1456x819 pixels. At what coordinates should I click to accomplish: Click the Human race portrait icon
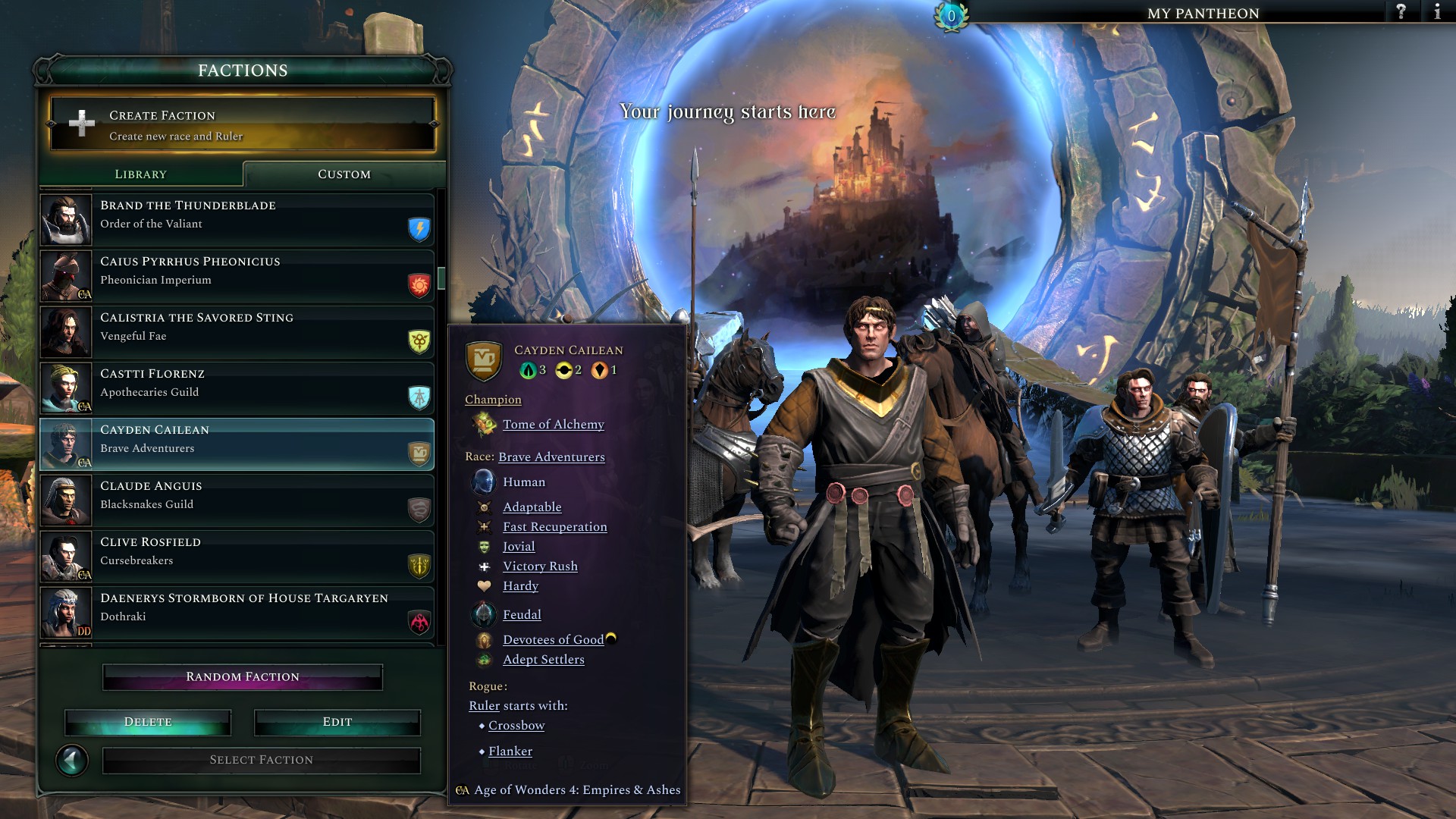tap(482, 482)
